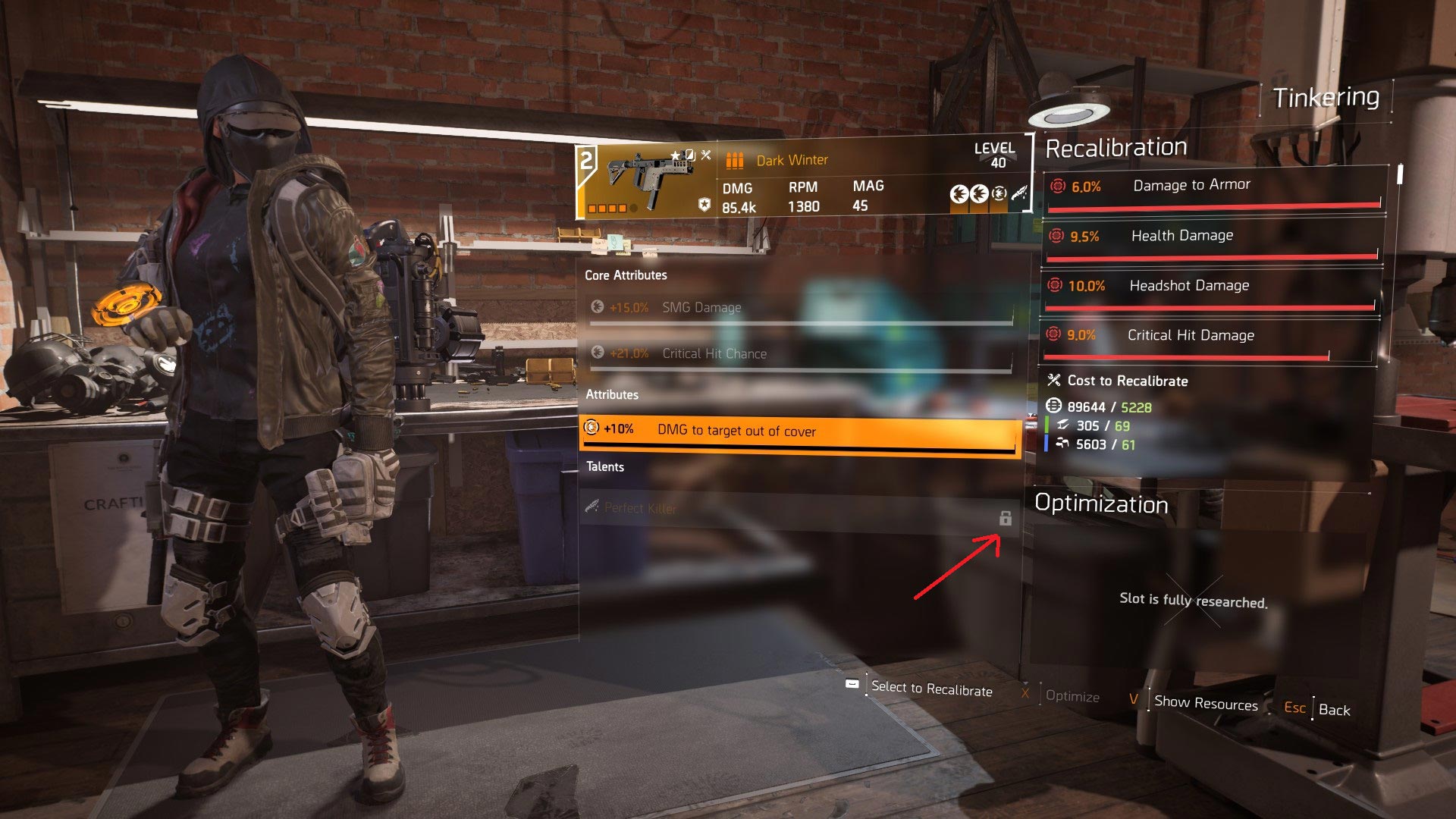Click the padlock icon on the talent row
This screenshot has height=819, width=1456.
(x=1006, y=519)
